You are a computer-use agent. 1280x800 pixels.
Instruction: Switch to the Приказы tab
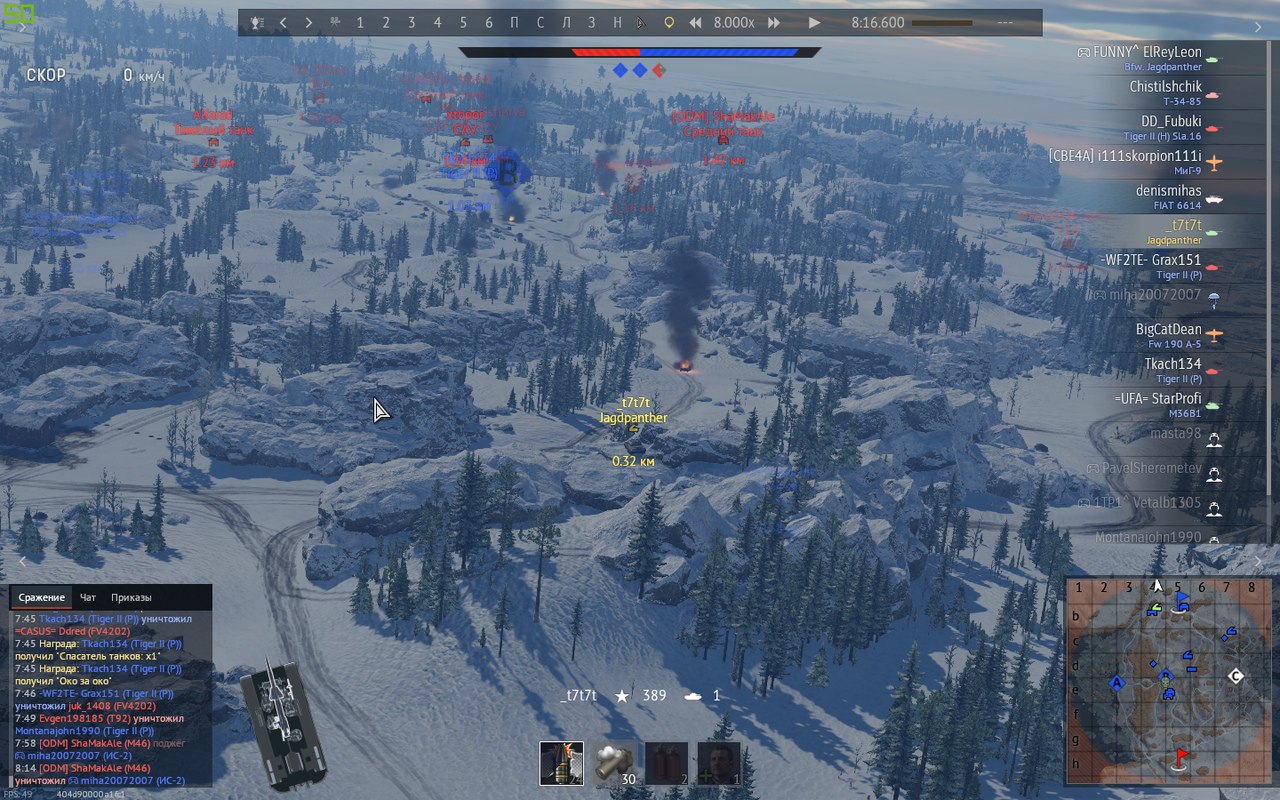pyautogui.click(x=131, y=598)
